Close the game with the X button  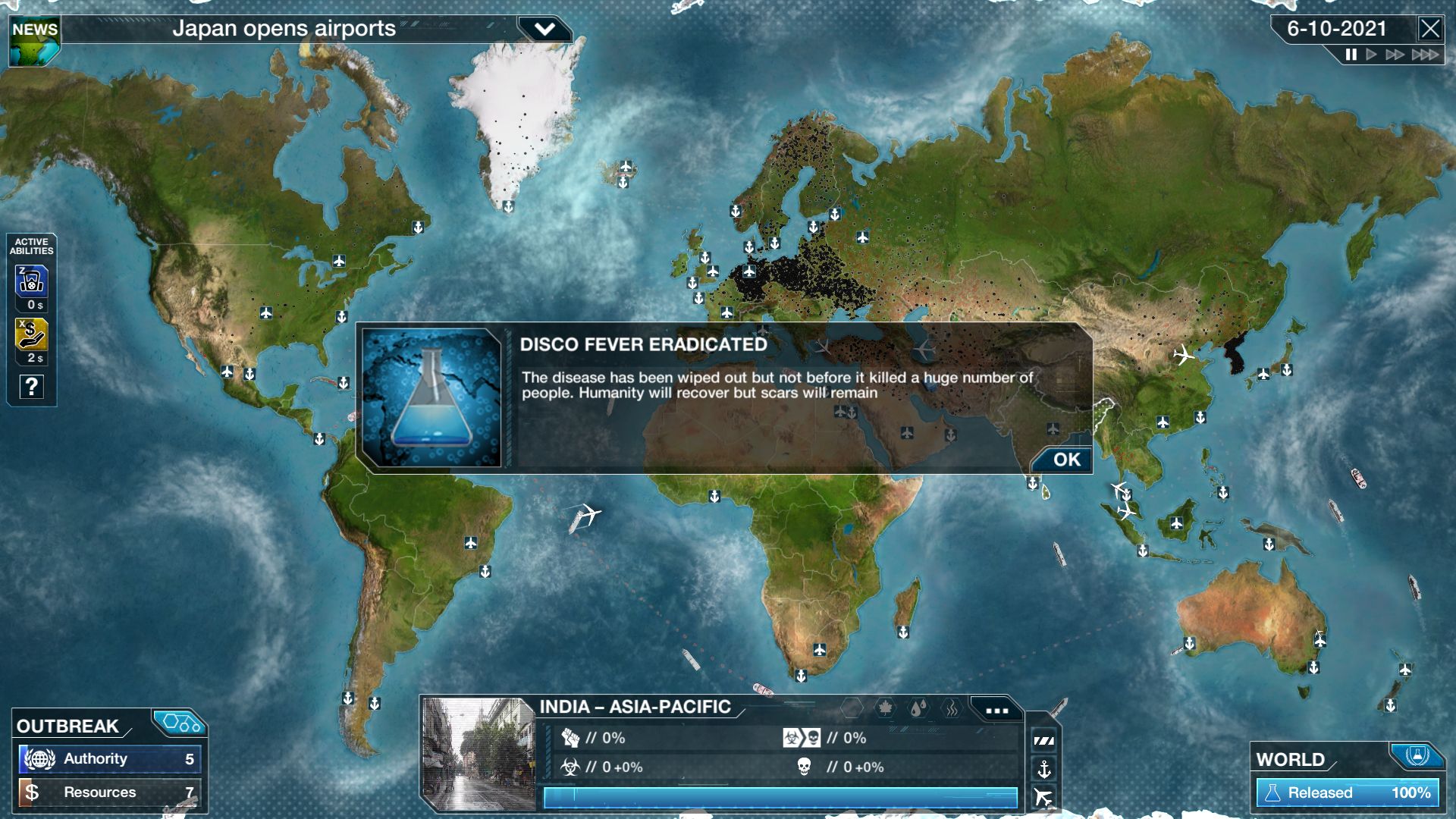pos(1429,29)
